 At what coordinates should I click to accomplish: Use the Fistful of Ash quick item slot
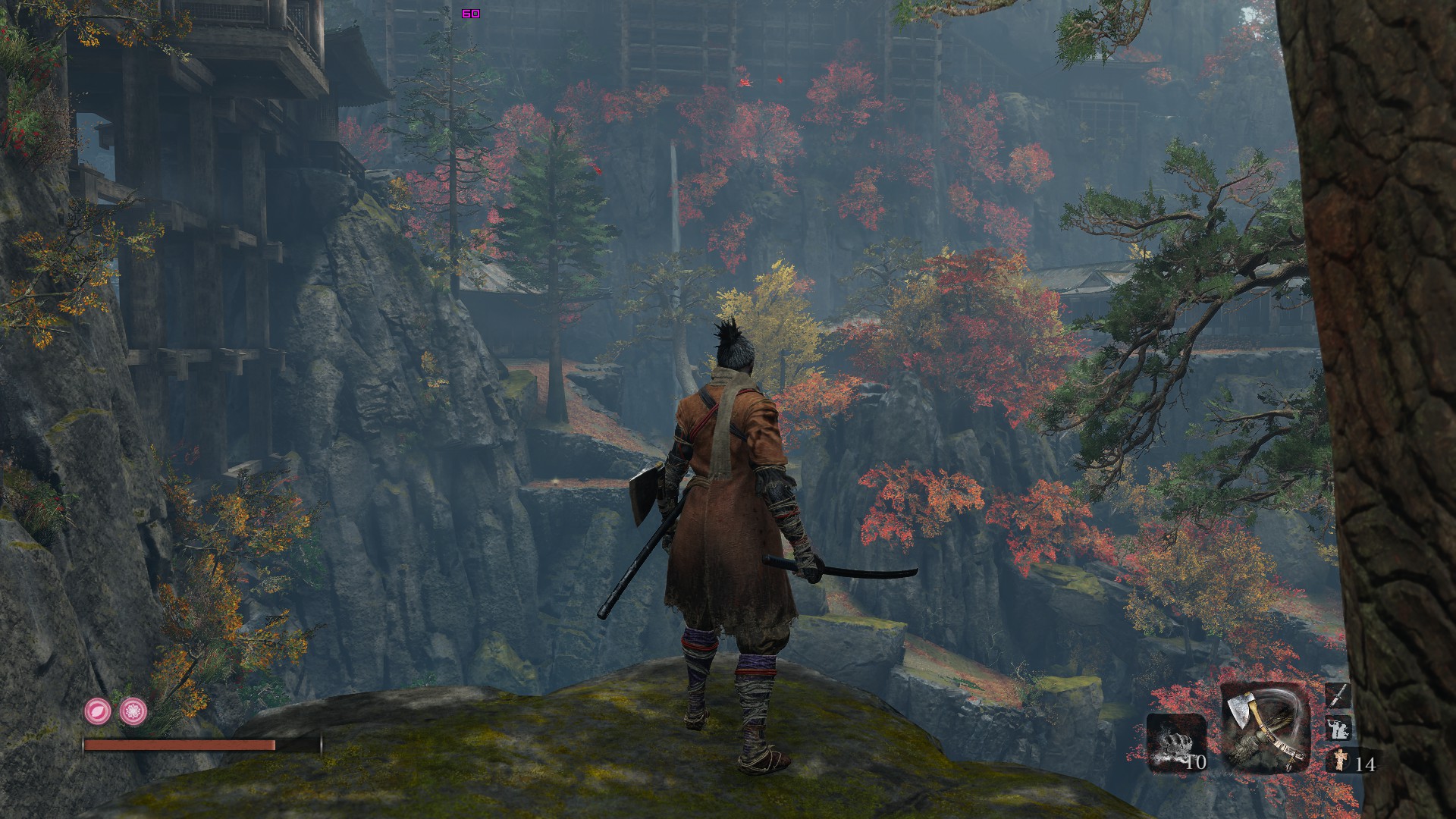(x=1176, y=742)
